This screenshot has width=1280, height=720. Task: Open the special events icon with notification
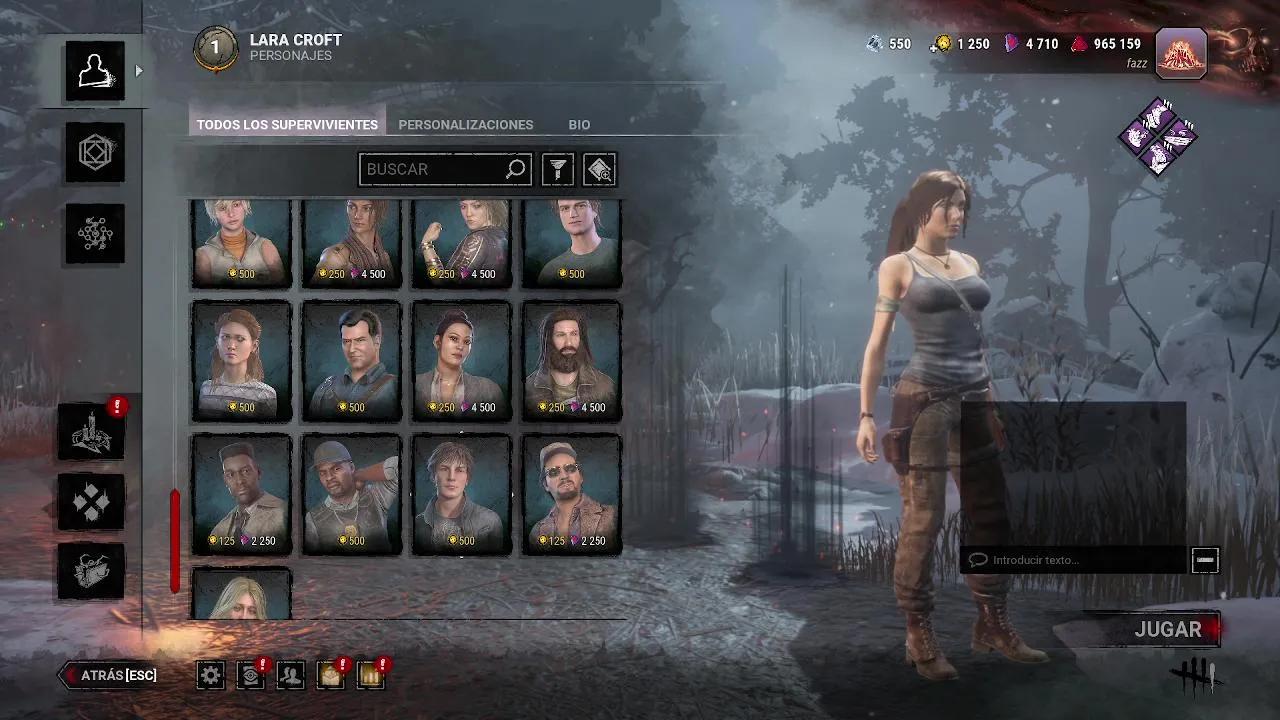tap(370, 675)
